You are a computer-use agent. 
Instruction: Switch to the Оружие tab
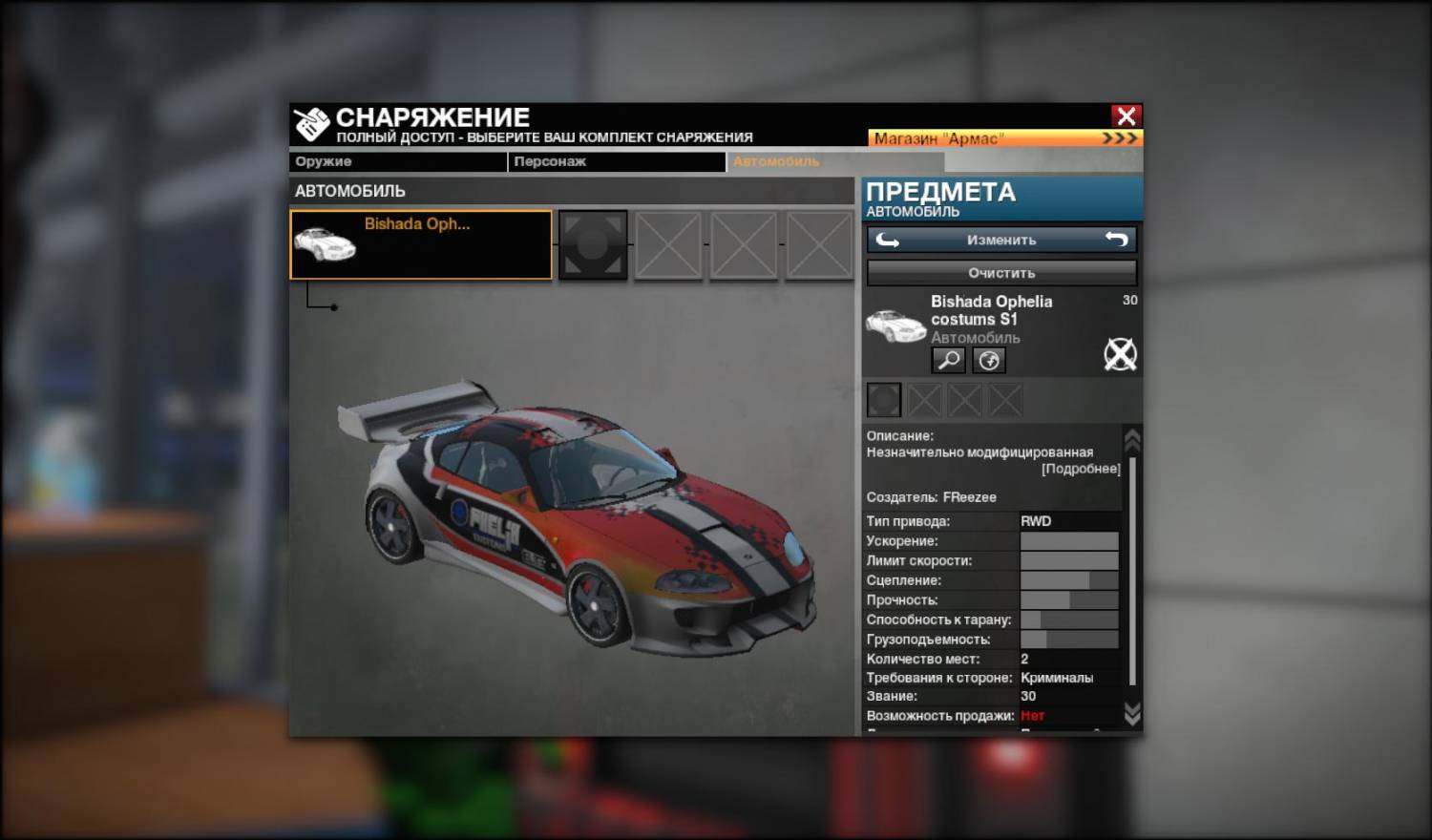tap(397, 162)
